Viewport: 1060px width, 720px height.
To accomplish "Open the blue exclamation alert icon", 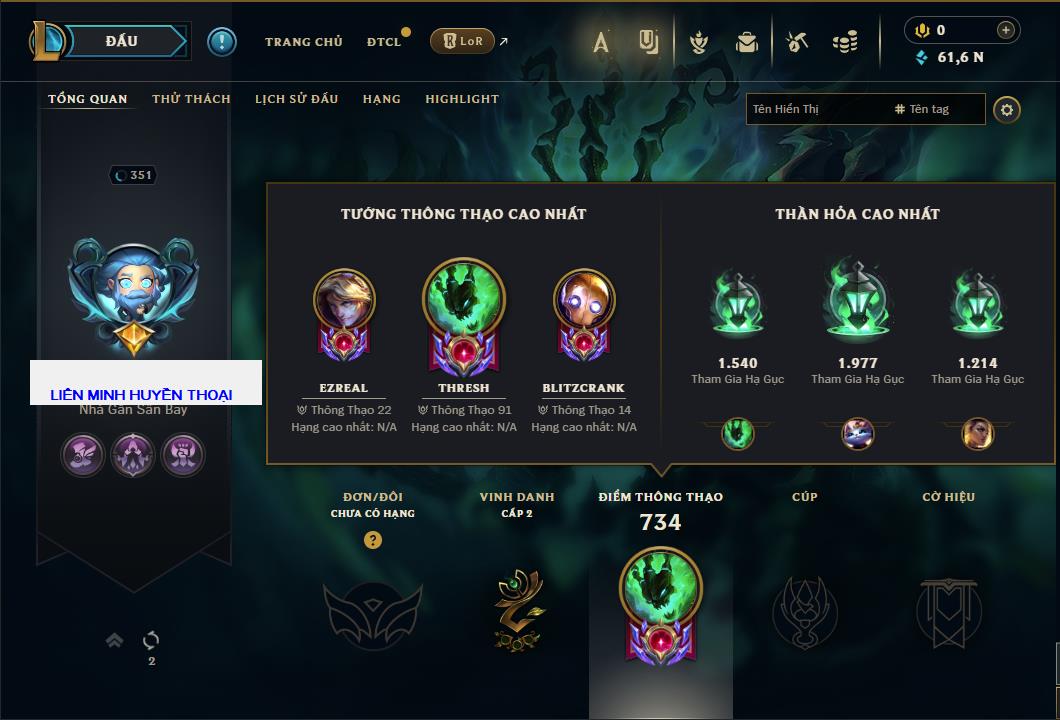I will click(x=222, y=41).
